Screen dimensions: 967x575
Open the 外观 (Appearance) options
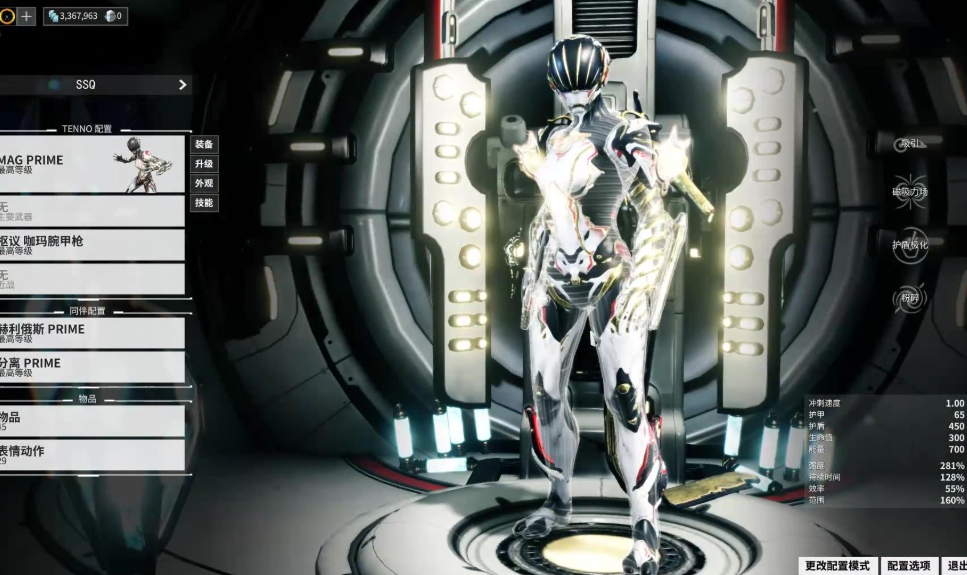coord(204,183)
